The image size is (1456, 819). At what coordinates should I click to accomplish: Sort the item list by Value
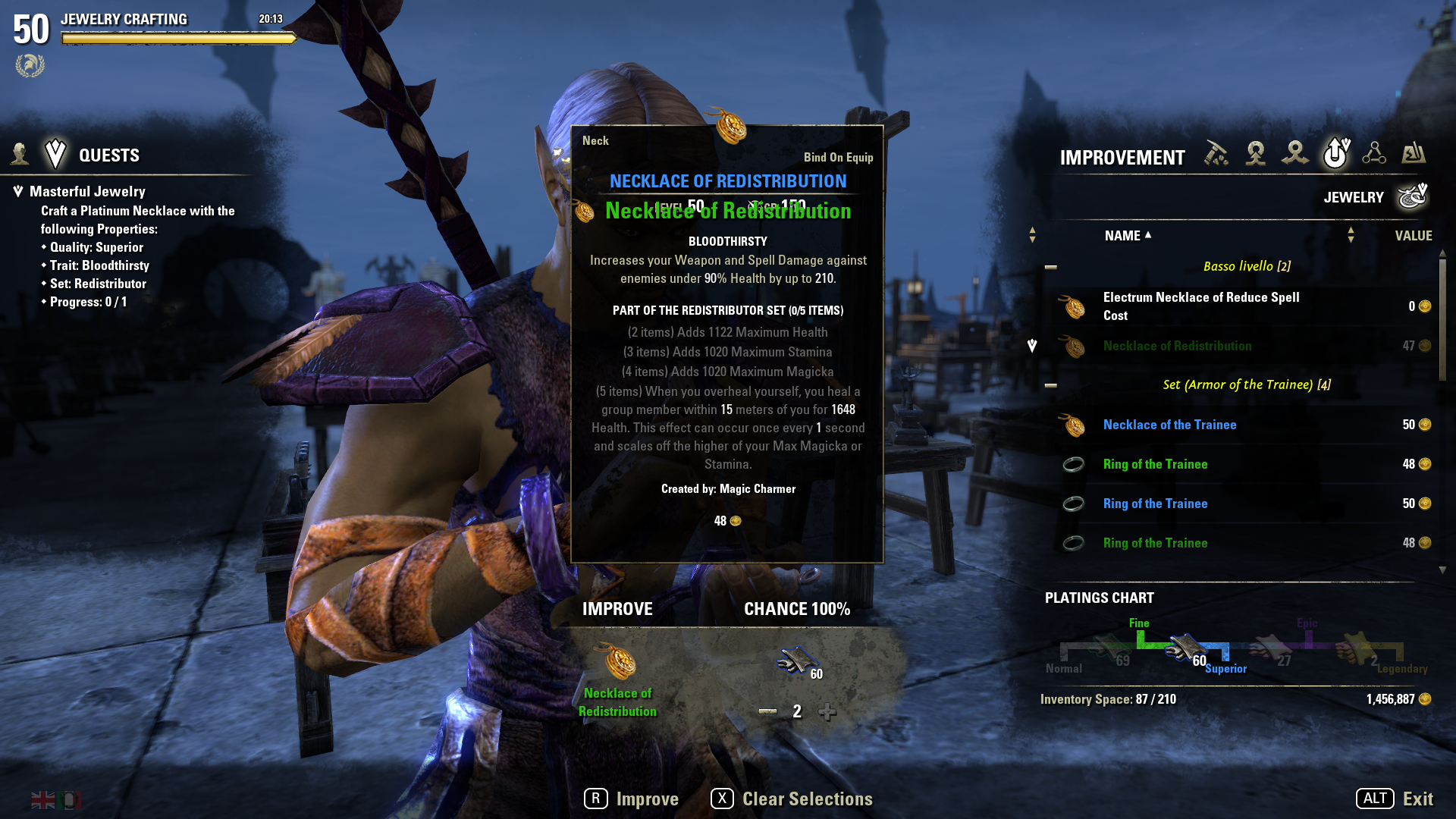[1414, 236]
